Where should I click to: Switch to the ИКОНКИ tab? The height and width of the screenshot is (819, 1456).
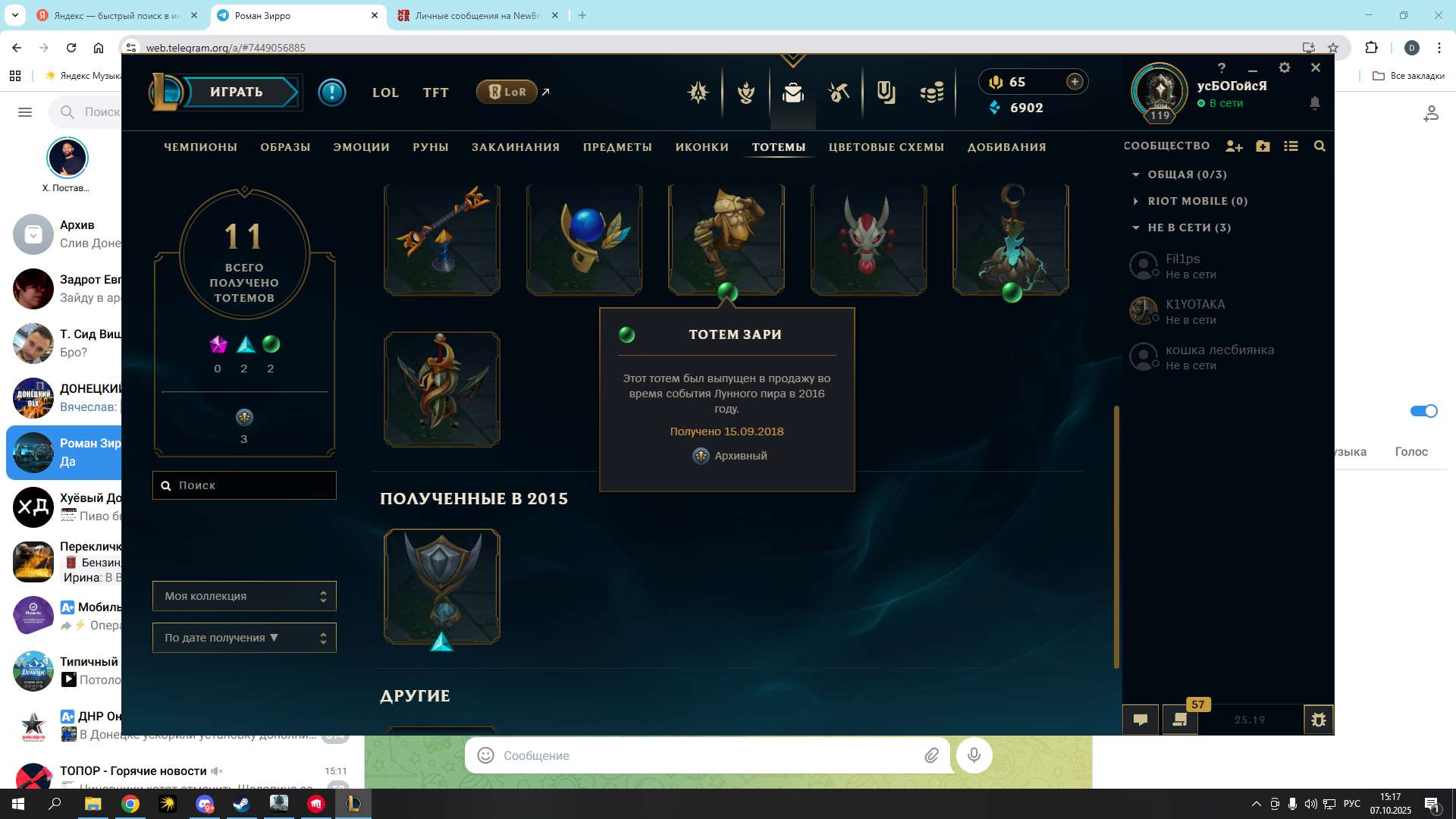pyautogui.click(x=701, y=147)
